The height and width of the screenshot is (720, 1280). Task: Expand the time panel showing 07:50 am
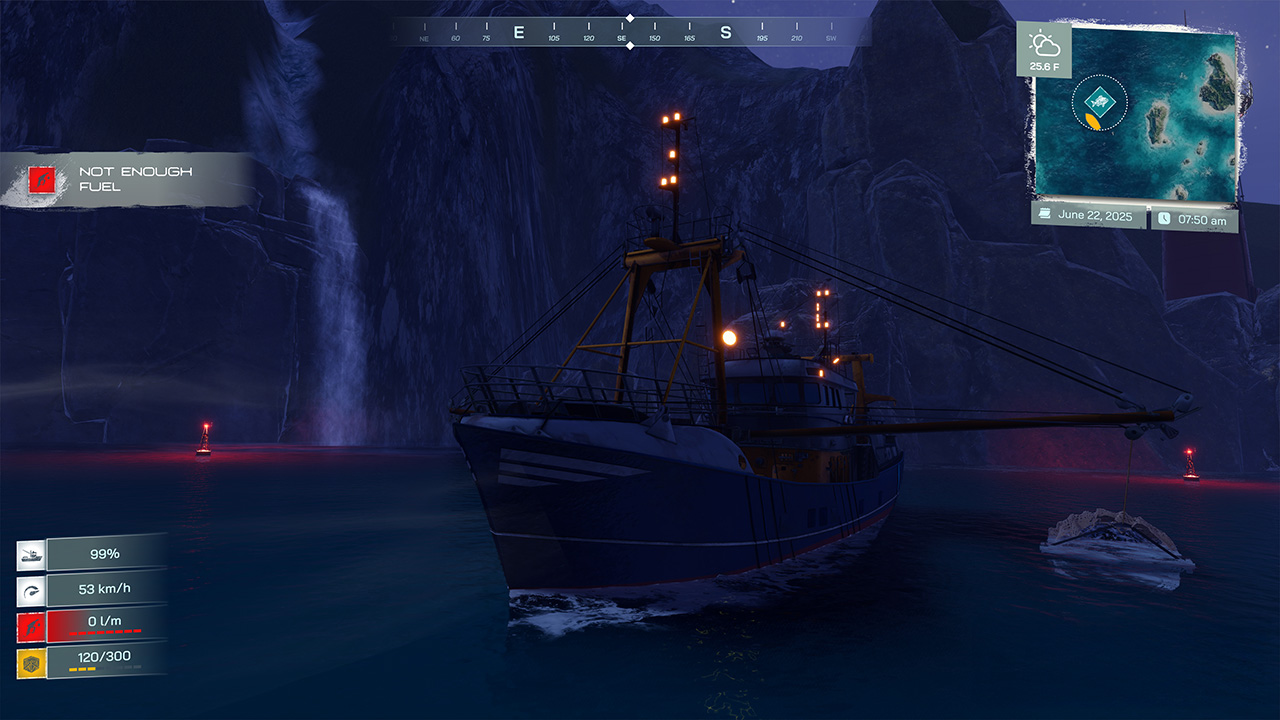pyautogui.click(x=1195, y=217)
